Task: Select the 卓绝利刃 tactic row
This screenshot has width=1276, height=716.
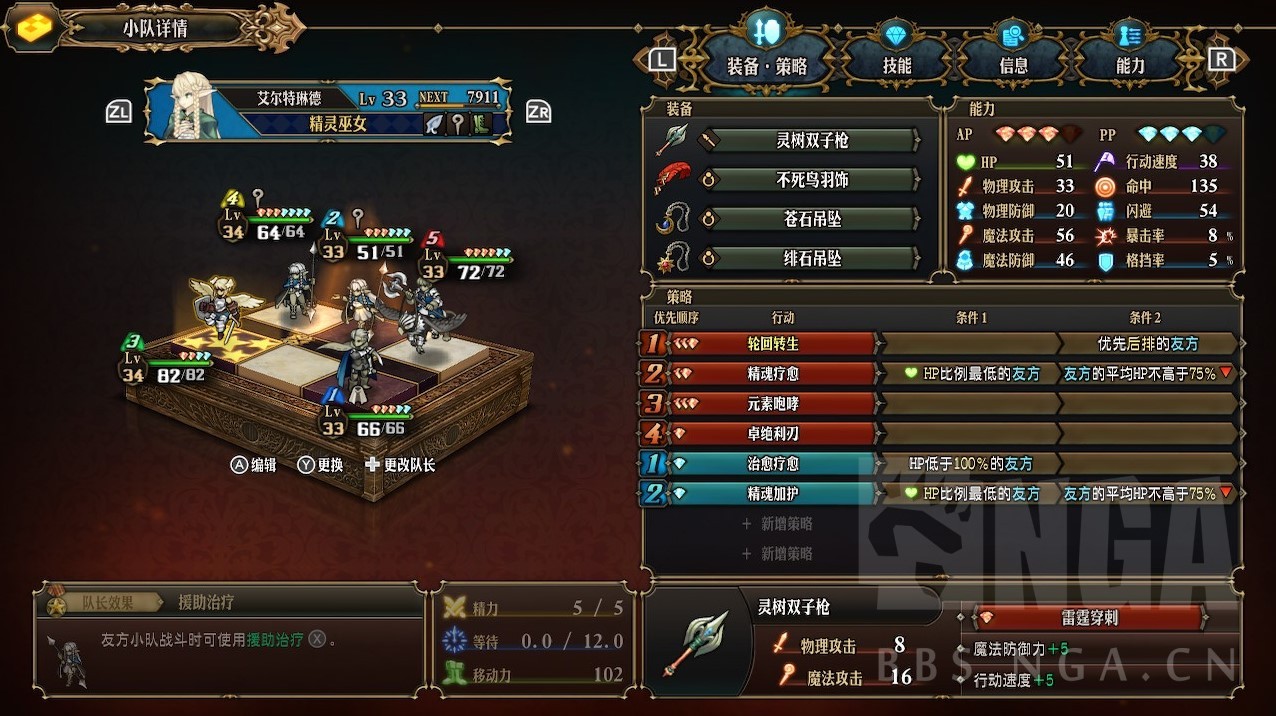Action: point(772,434)
